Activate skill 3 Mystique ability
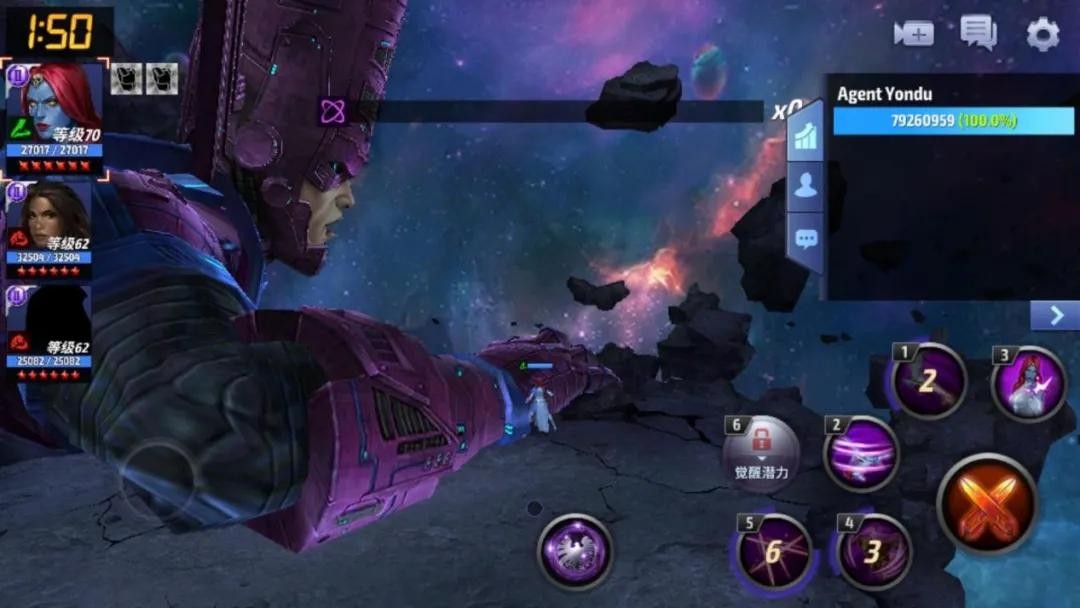Screen dimensions: 1080x608 (x=1028, y=384)
